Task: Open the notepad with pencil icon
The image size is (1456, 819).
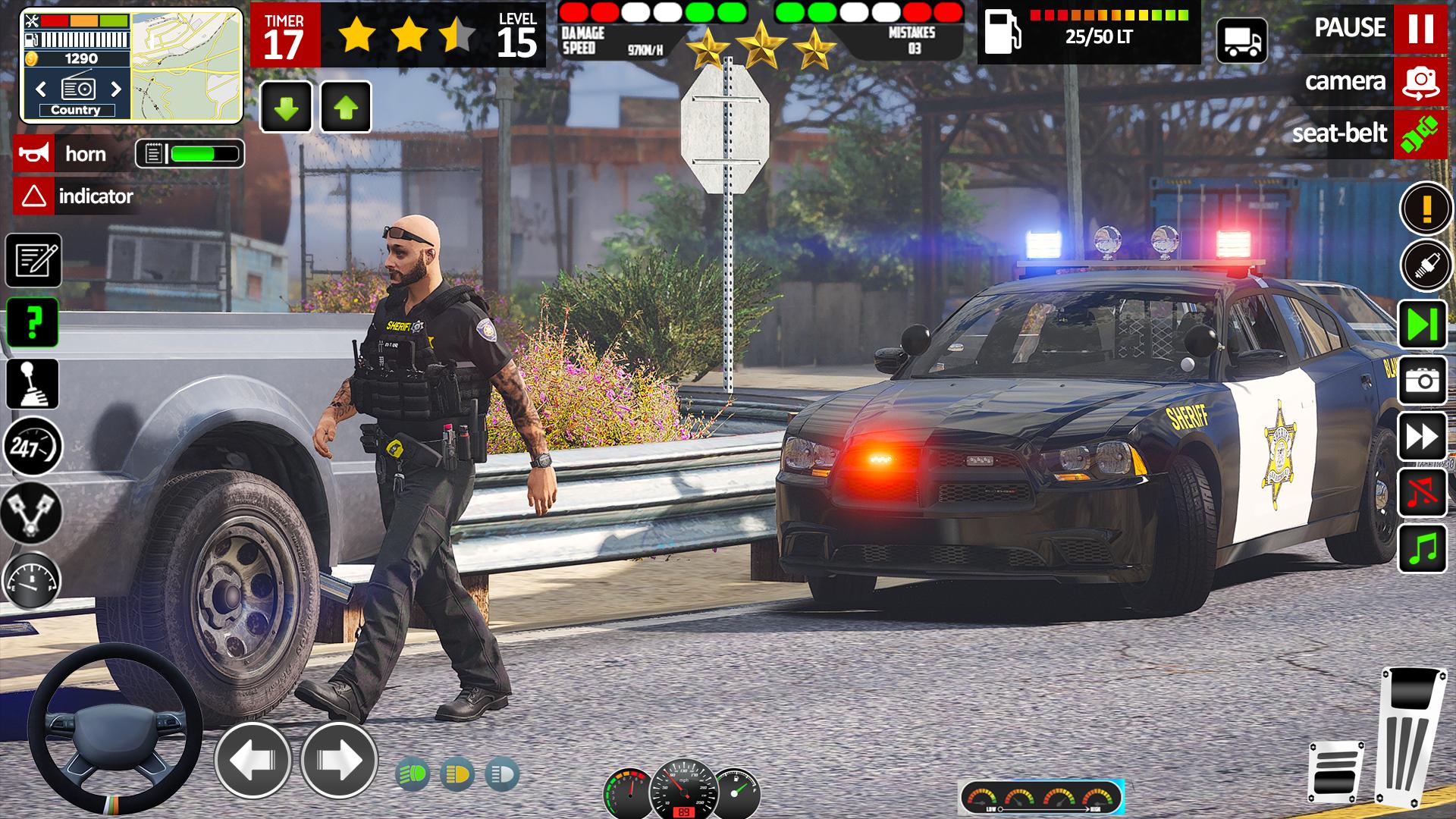Action: 33,261
